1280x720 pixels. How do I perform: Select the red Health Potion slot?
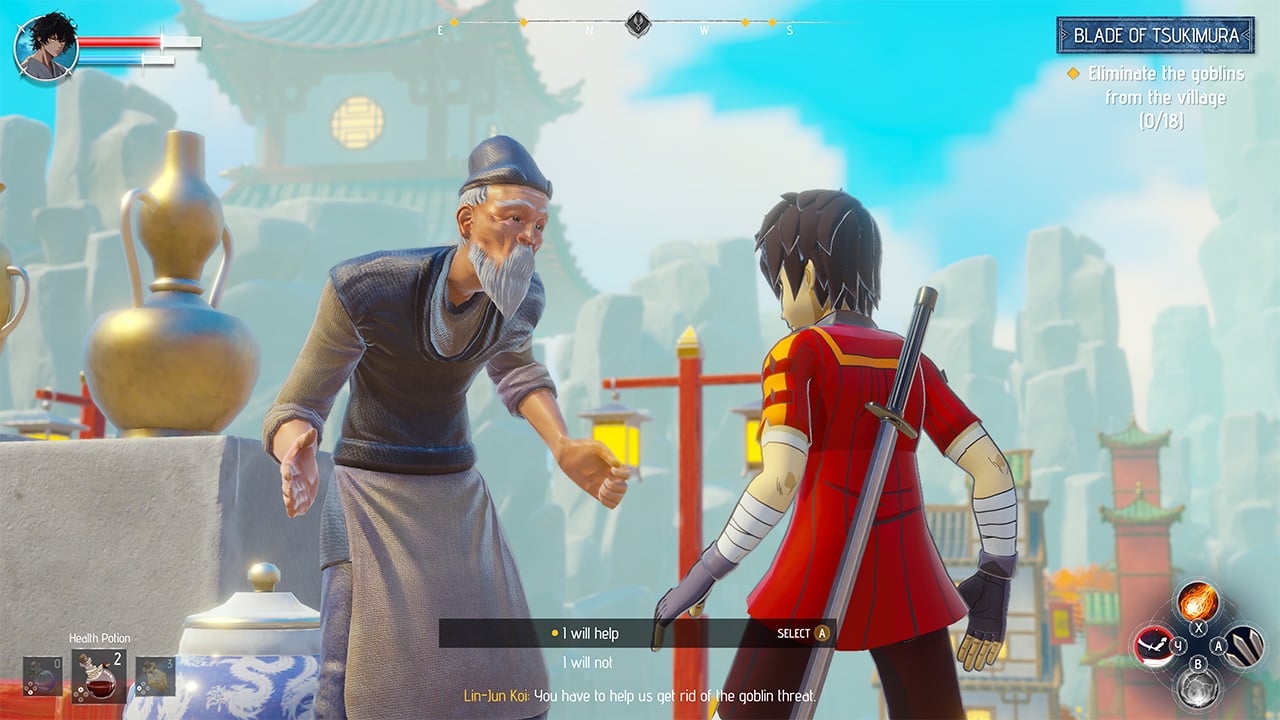(x=98, y=676)
